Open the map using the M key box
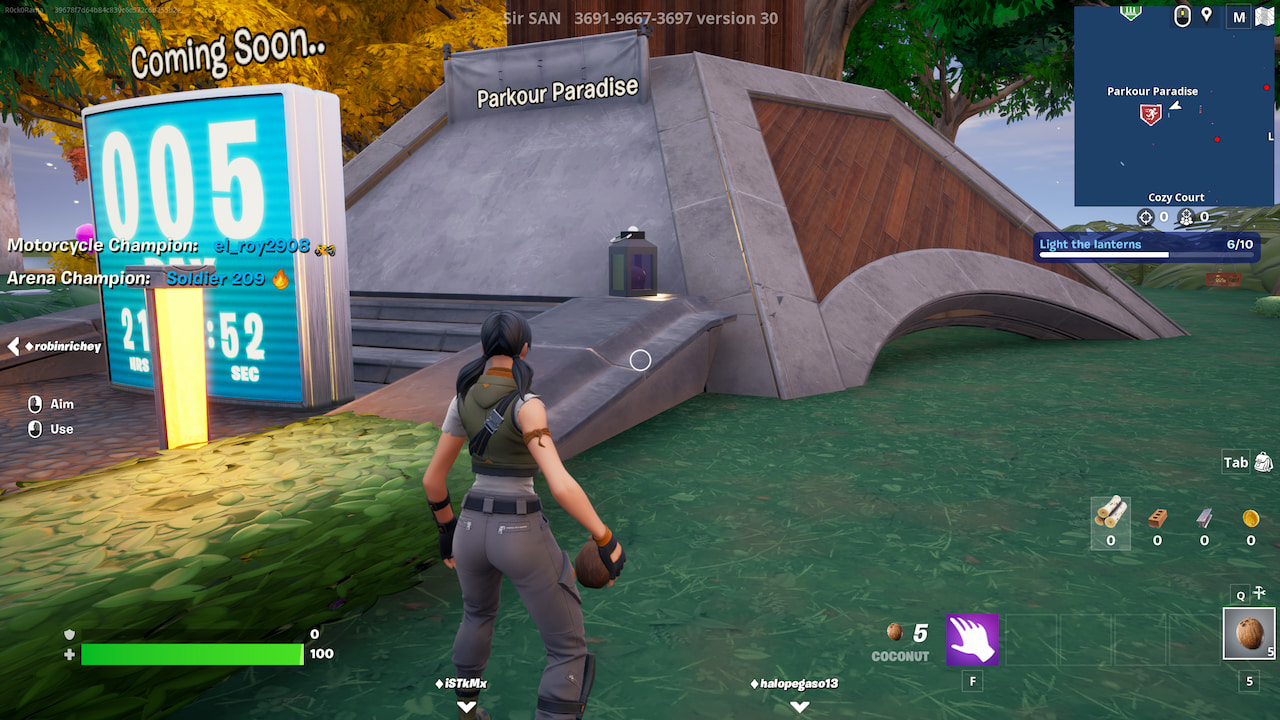1280x720 pixels. tap(1237, 16)
